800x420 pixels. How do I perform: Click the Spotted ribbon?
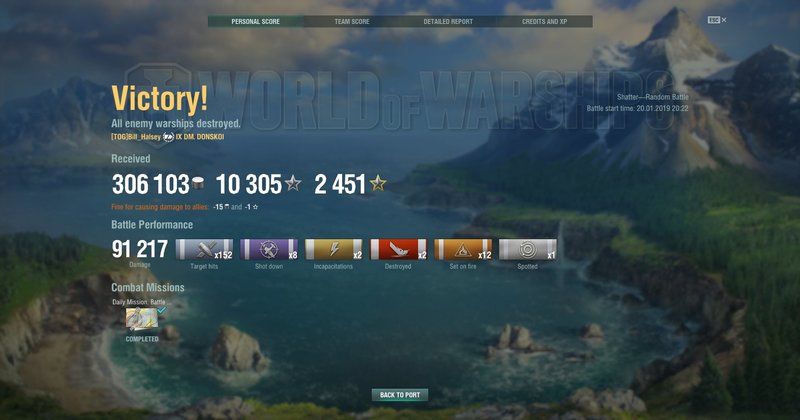527,250
